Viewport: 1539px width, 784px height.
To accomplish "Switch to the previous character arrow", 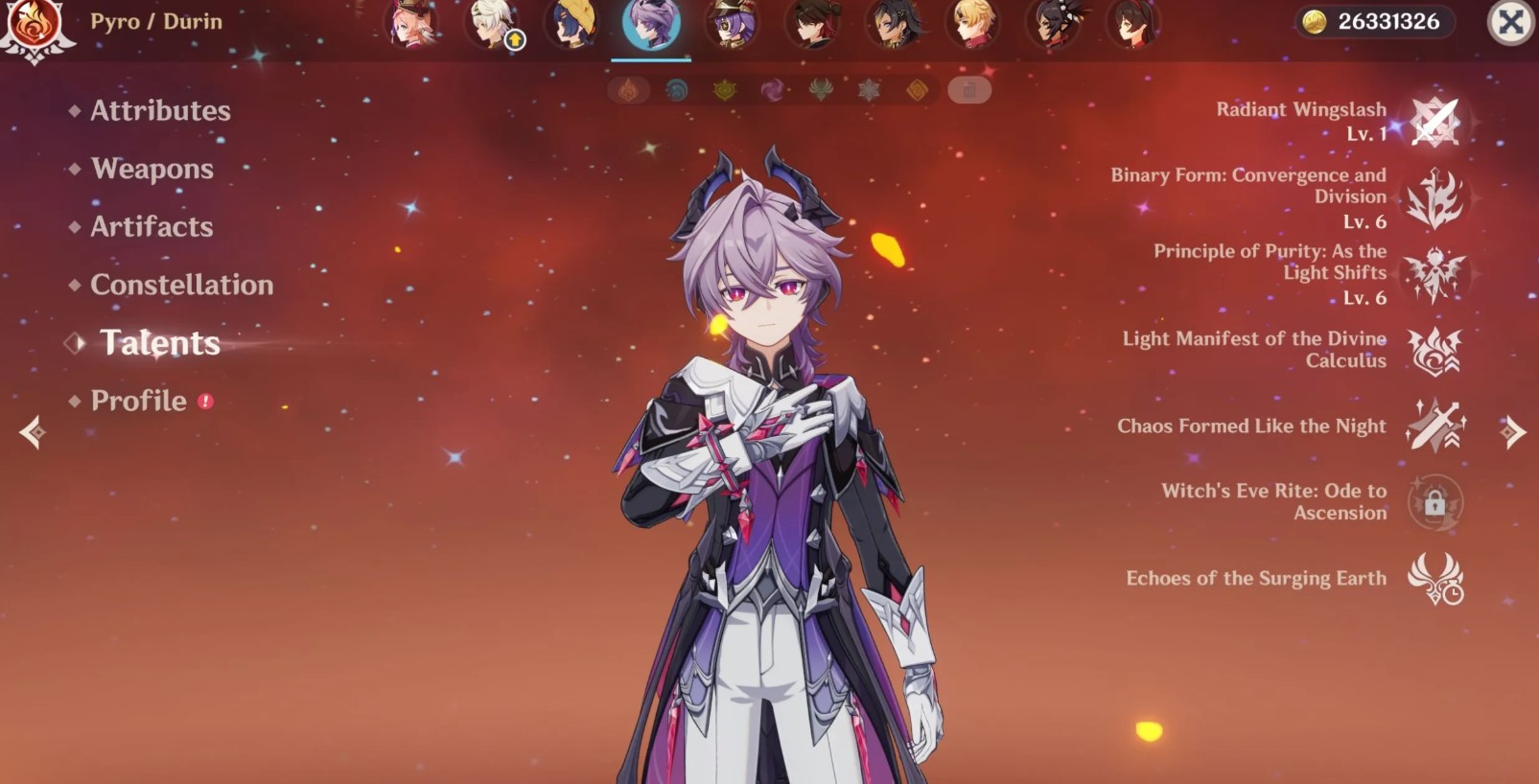I will pos(32,432).
